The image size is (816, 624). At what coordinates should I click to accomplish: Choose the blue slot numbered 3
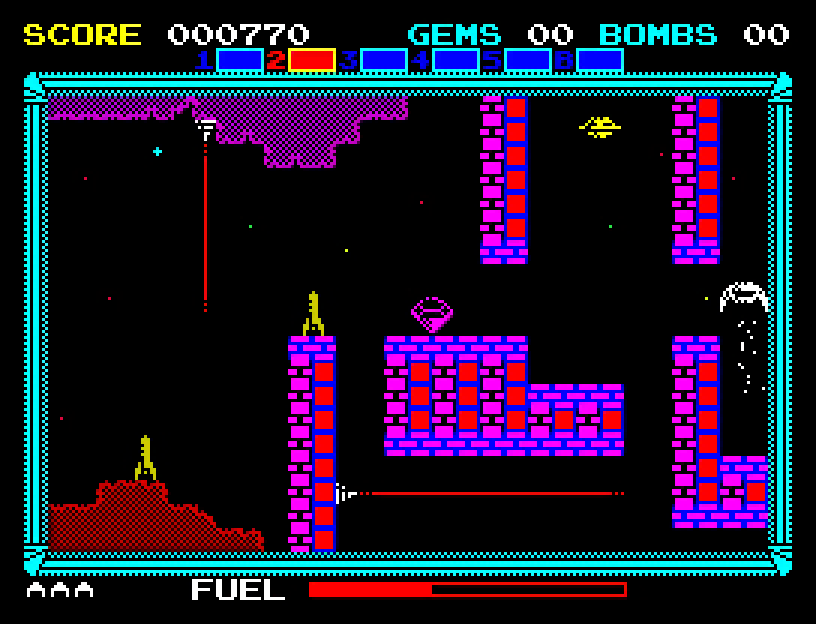point(384,60)
